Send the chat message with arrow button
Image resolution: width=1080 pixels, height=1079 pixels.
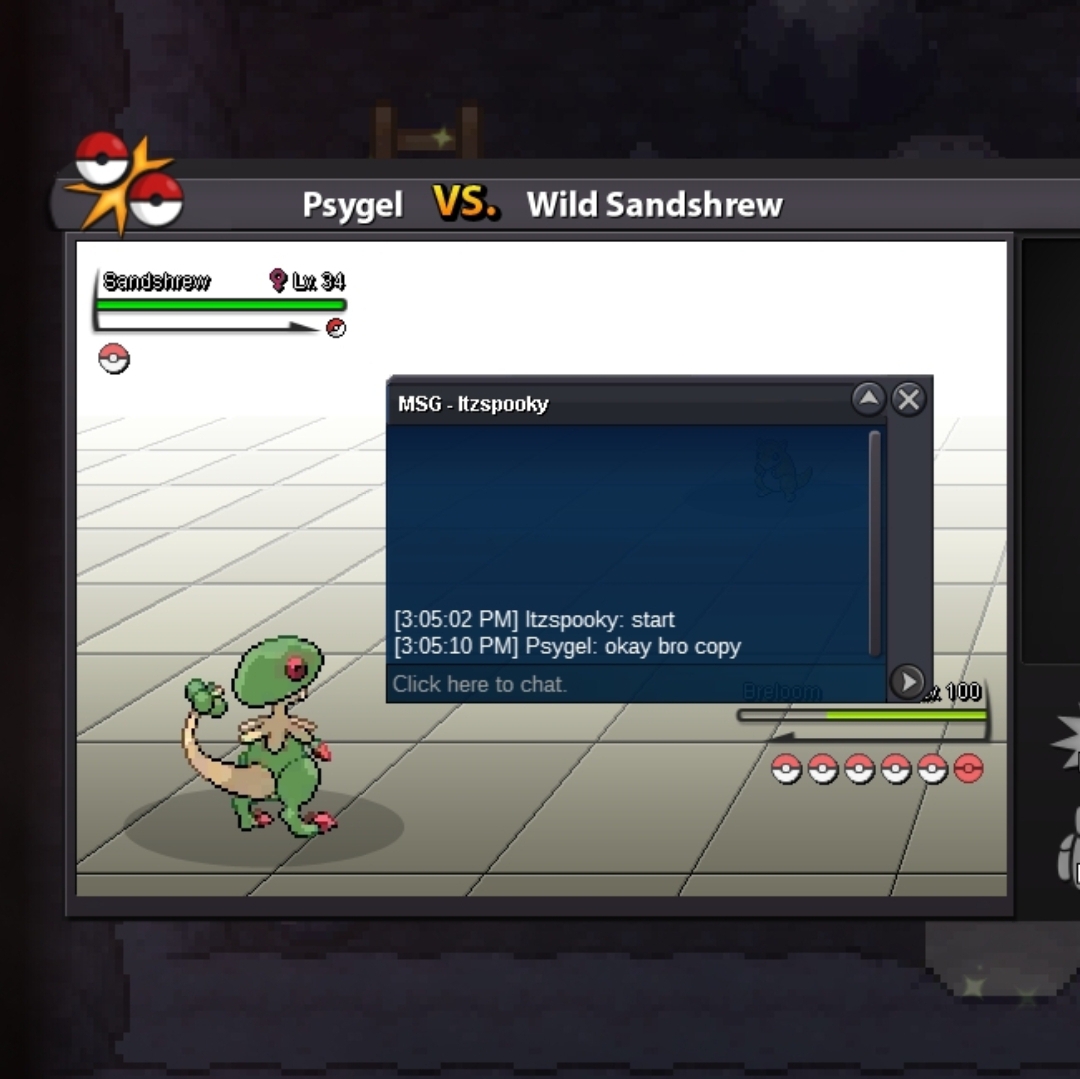click(907, 682)
